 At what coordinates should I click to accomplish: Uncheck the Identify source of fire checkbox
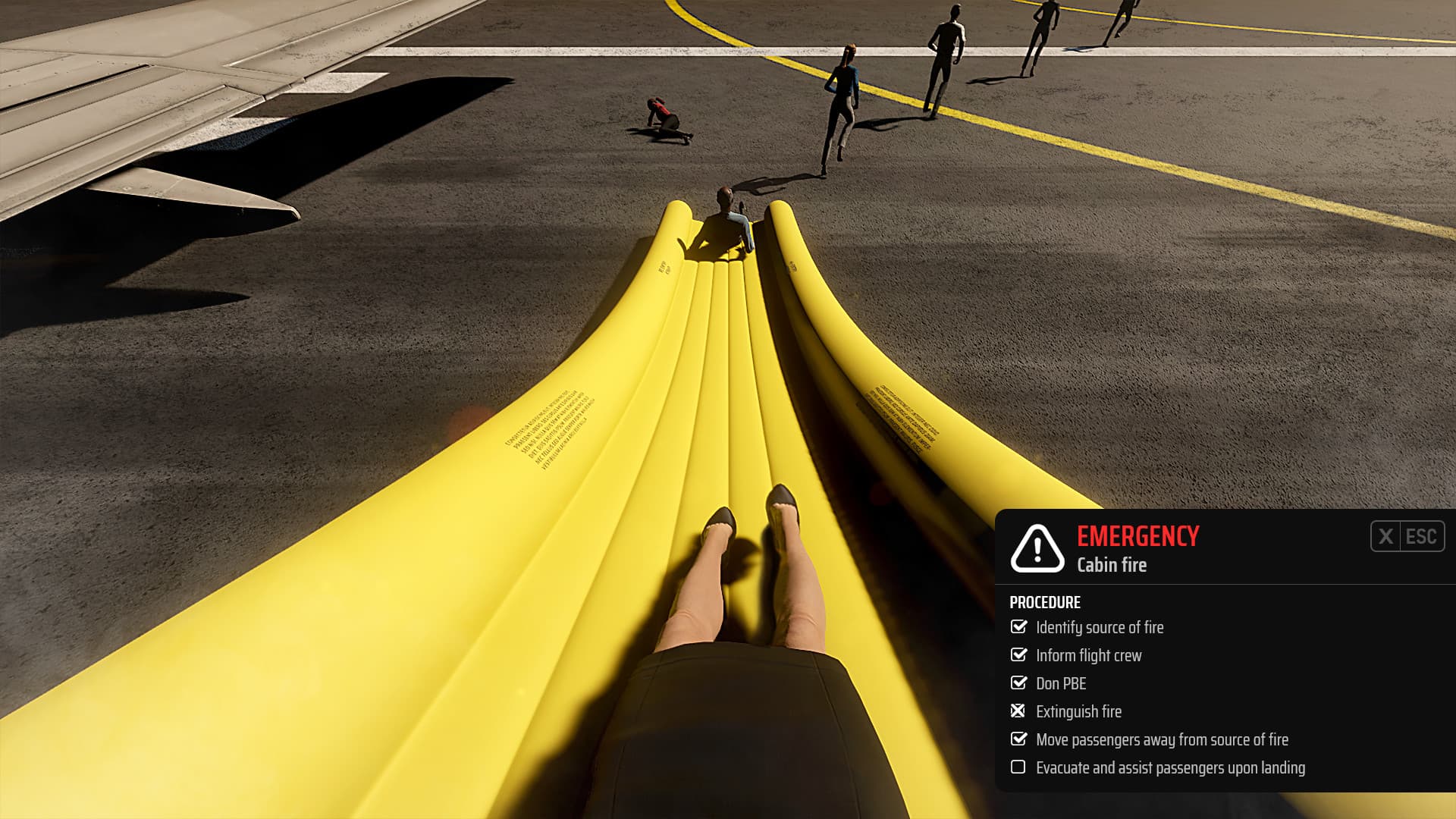1019,628
